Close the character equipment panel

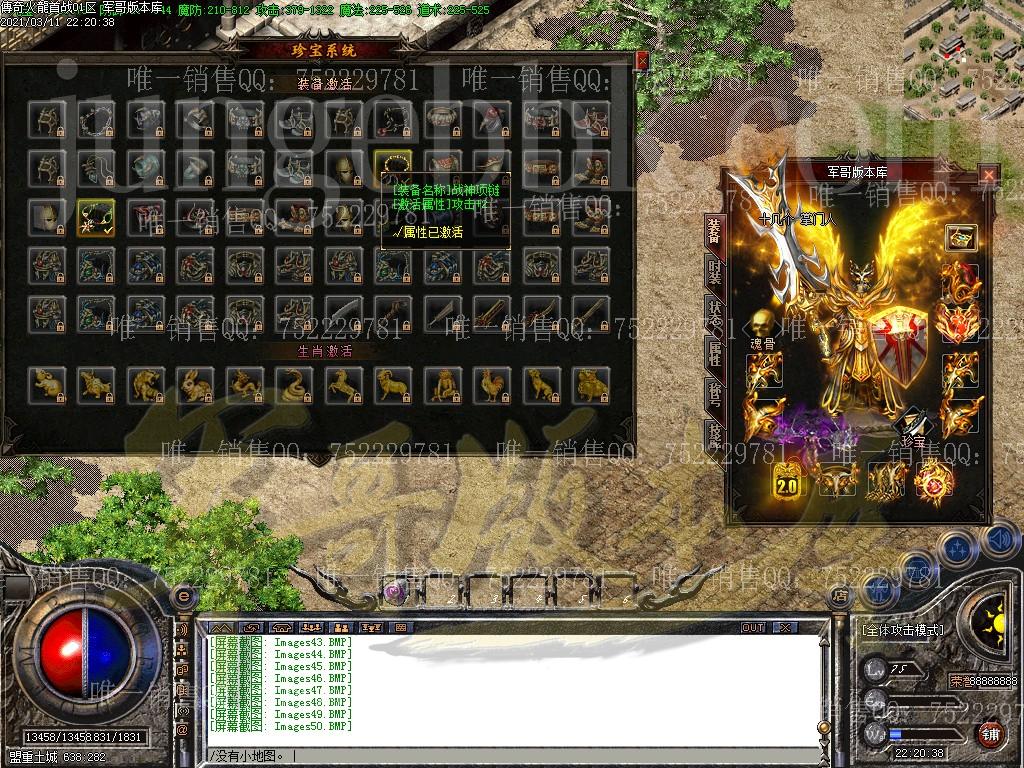pyautogui.click(x=988, y=174)
